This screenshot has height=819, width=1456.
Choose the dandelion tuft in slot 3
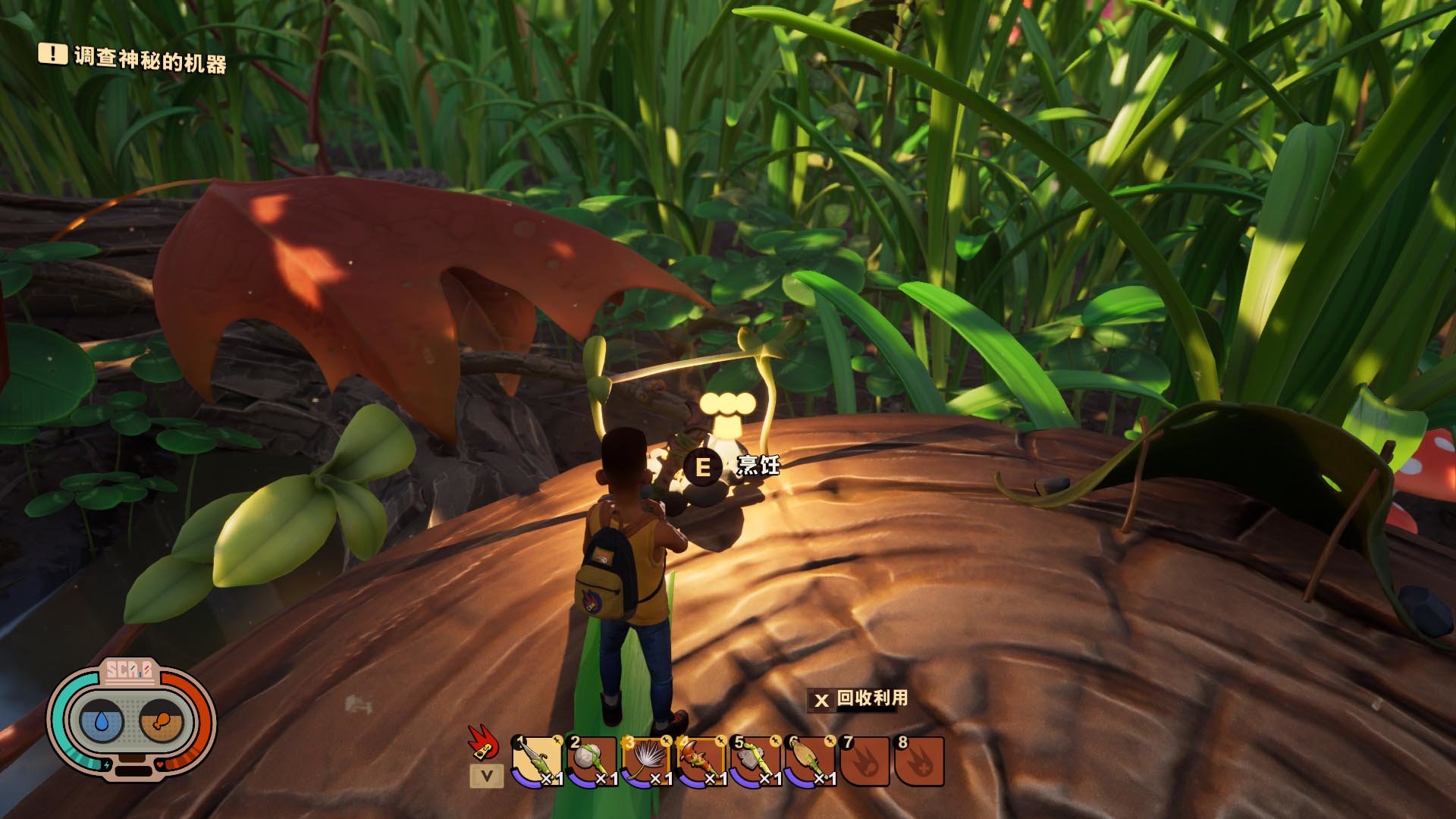pyautogui.click(x=646, y=761)
